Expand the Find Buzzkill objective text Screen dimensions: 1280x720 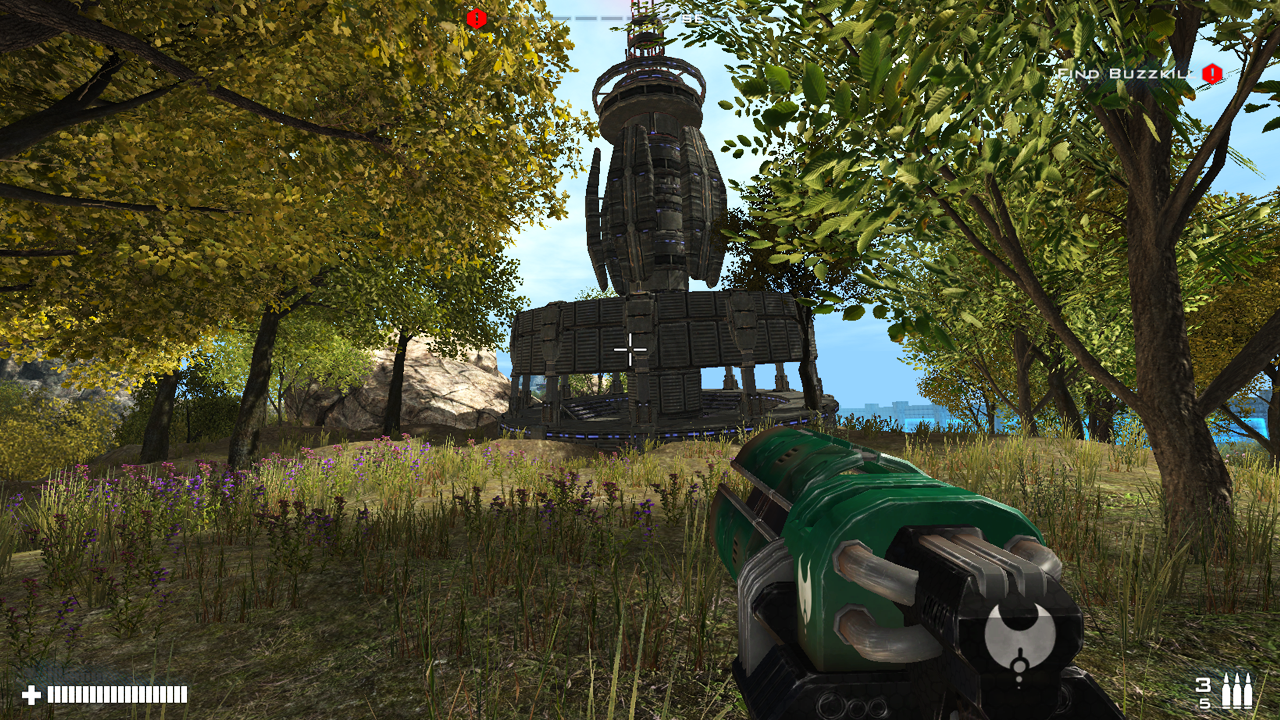click(x=1119, y=73)
